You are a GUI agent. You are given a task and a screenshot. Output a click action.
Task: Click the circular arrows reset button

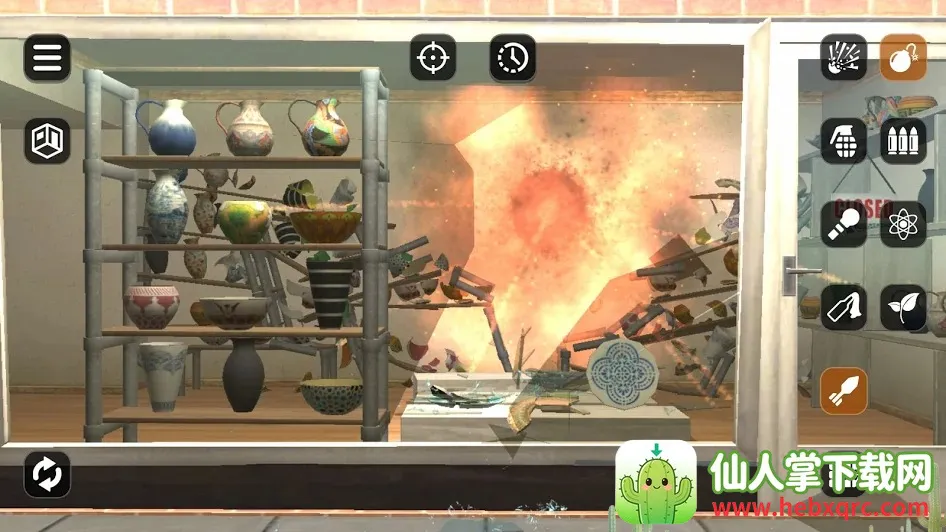47,474
